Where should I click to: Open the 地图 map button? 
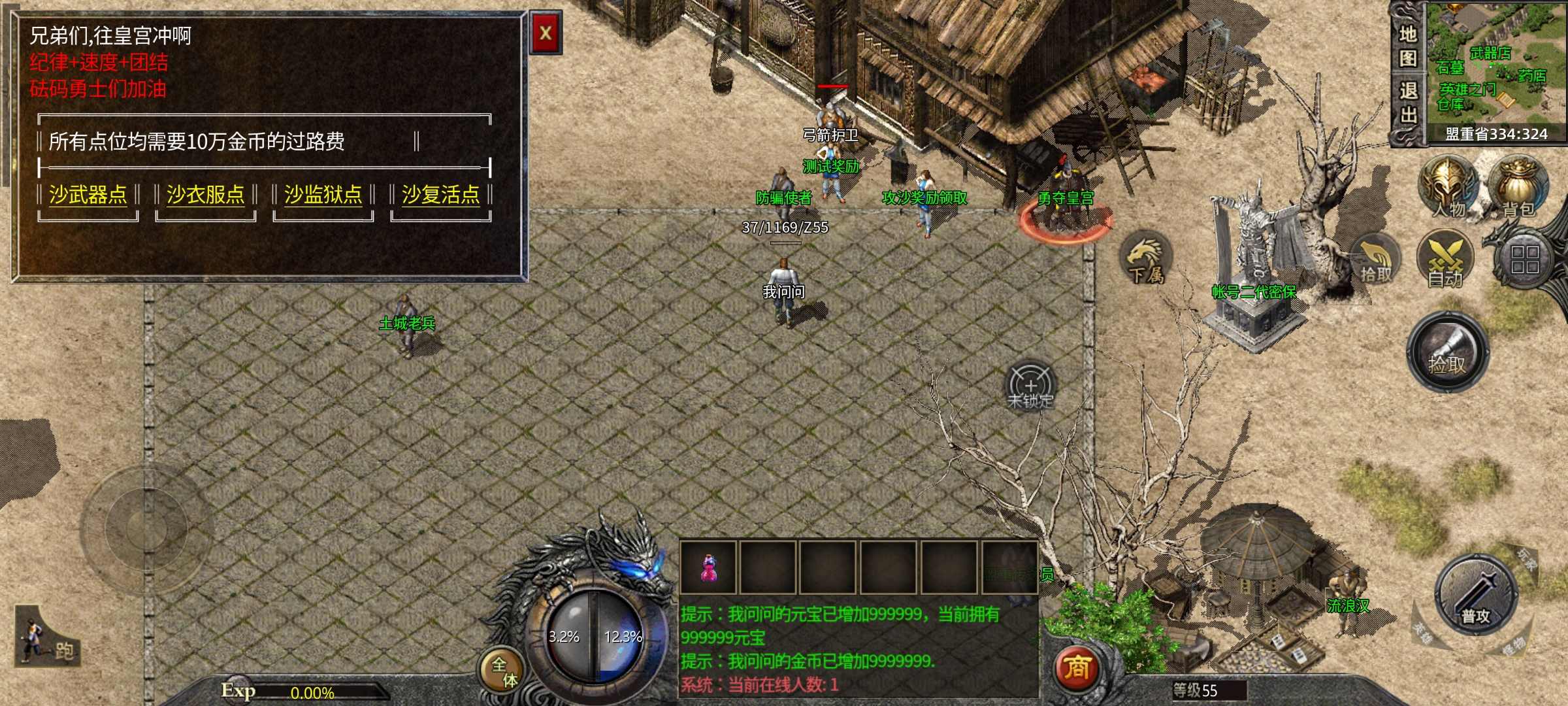coord(1408,46)
